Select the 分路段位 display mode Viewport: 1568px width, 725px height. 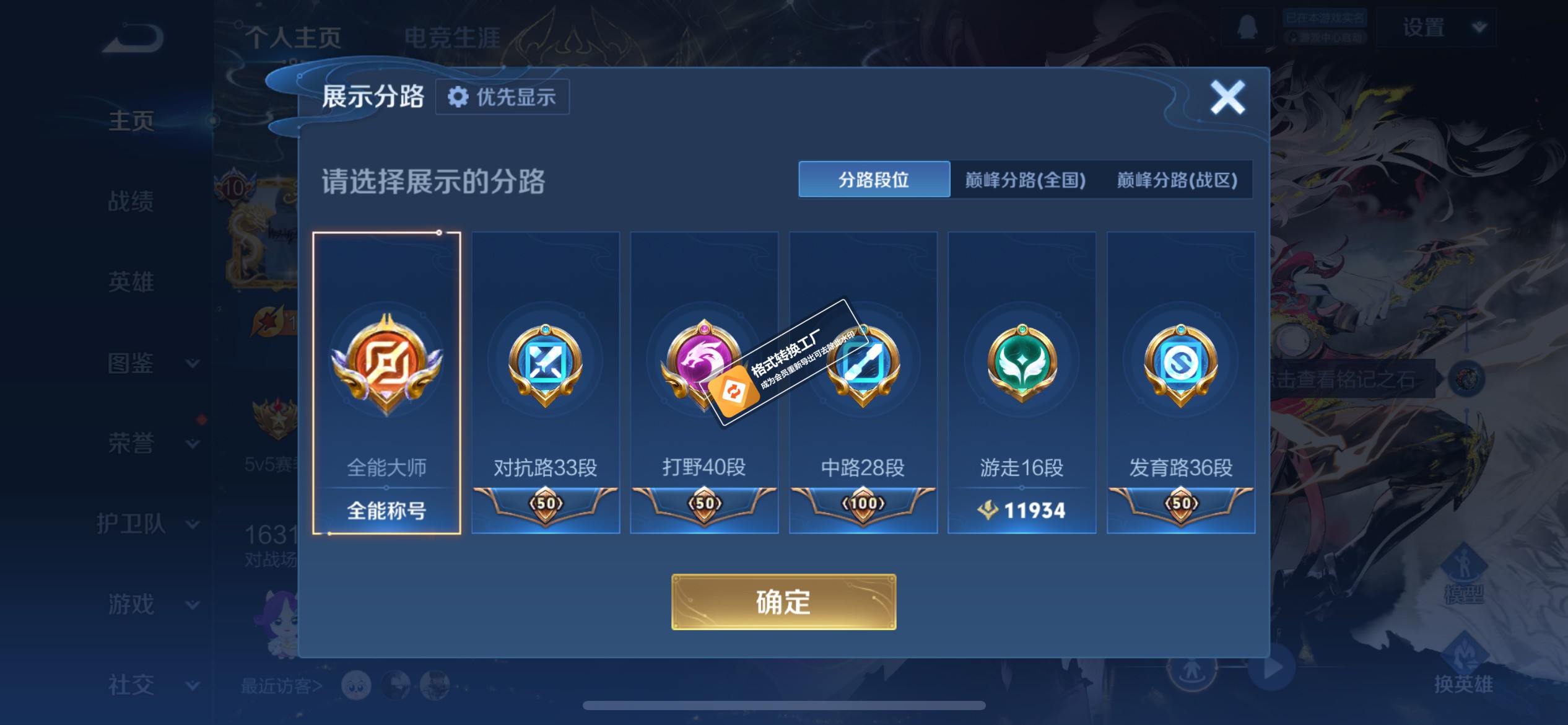coord(874,180)
